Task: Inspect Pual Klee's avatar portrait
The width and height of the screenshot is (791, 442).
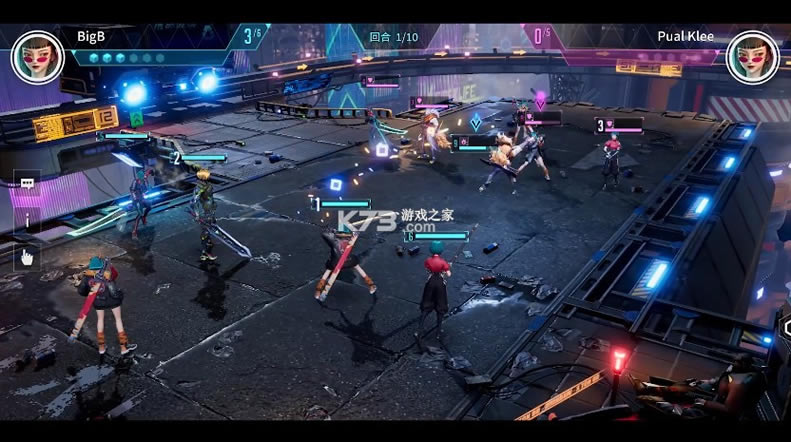Action: tap(752, 57)
